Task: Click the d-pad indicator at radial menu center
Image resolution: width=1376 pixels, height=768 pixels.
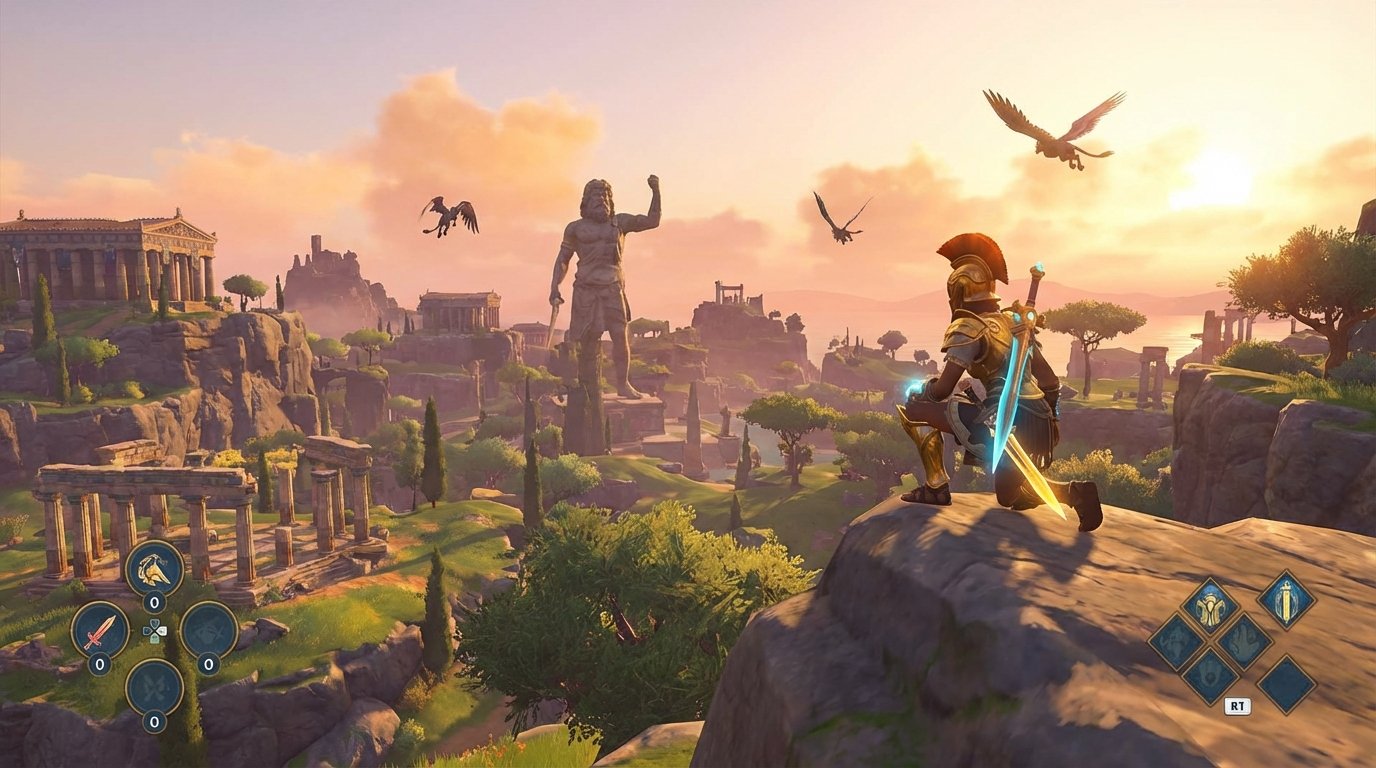Action: pyautogui.click(x=155, y=632)
